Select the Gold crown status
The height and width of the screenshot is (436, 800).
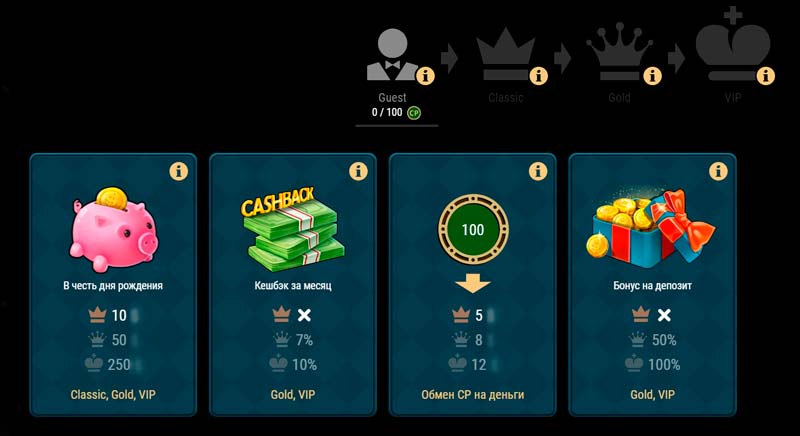[x=620, y=55]
